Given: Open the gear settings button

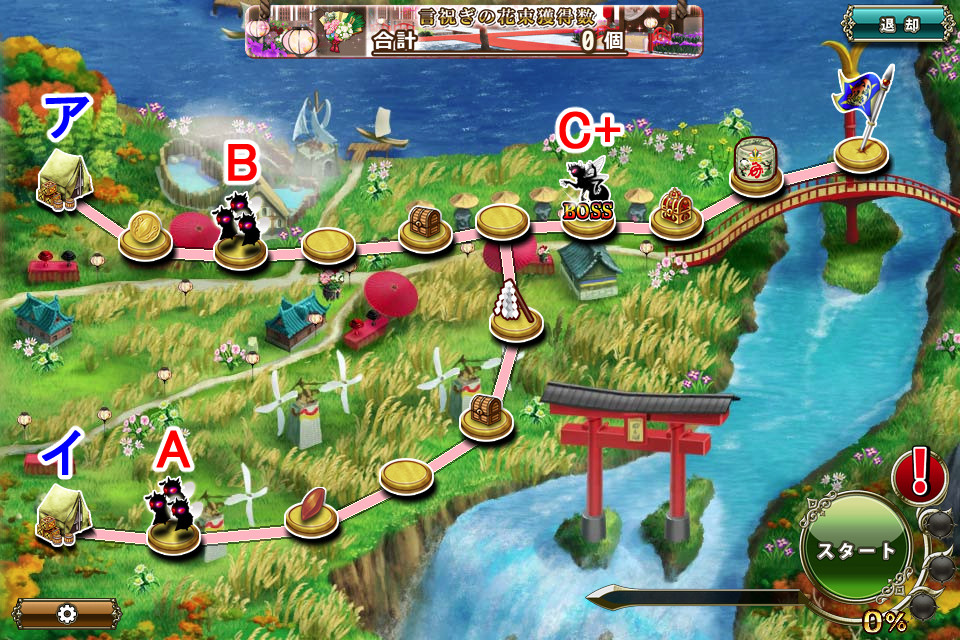Looking at the screenshot, I should pos(66,613).
